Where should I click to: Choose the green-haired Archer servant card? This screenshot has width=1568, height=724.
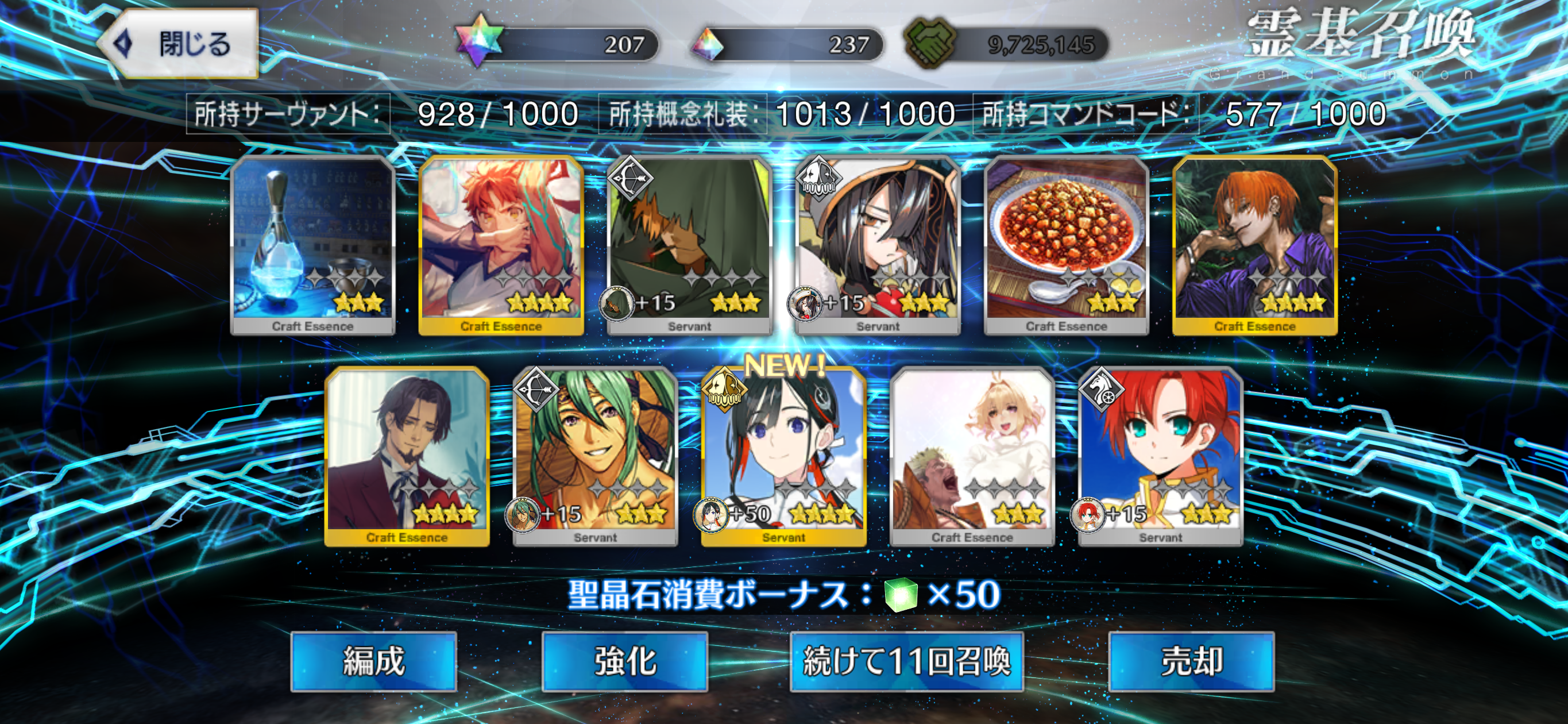[x=595, y=456]
